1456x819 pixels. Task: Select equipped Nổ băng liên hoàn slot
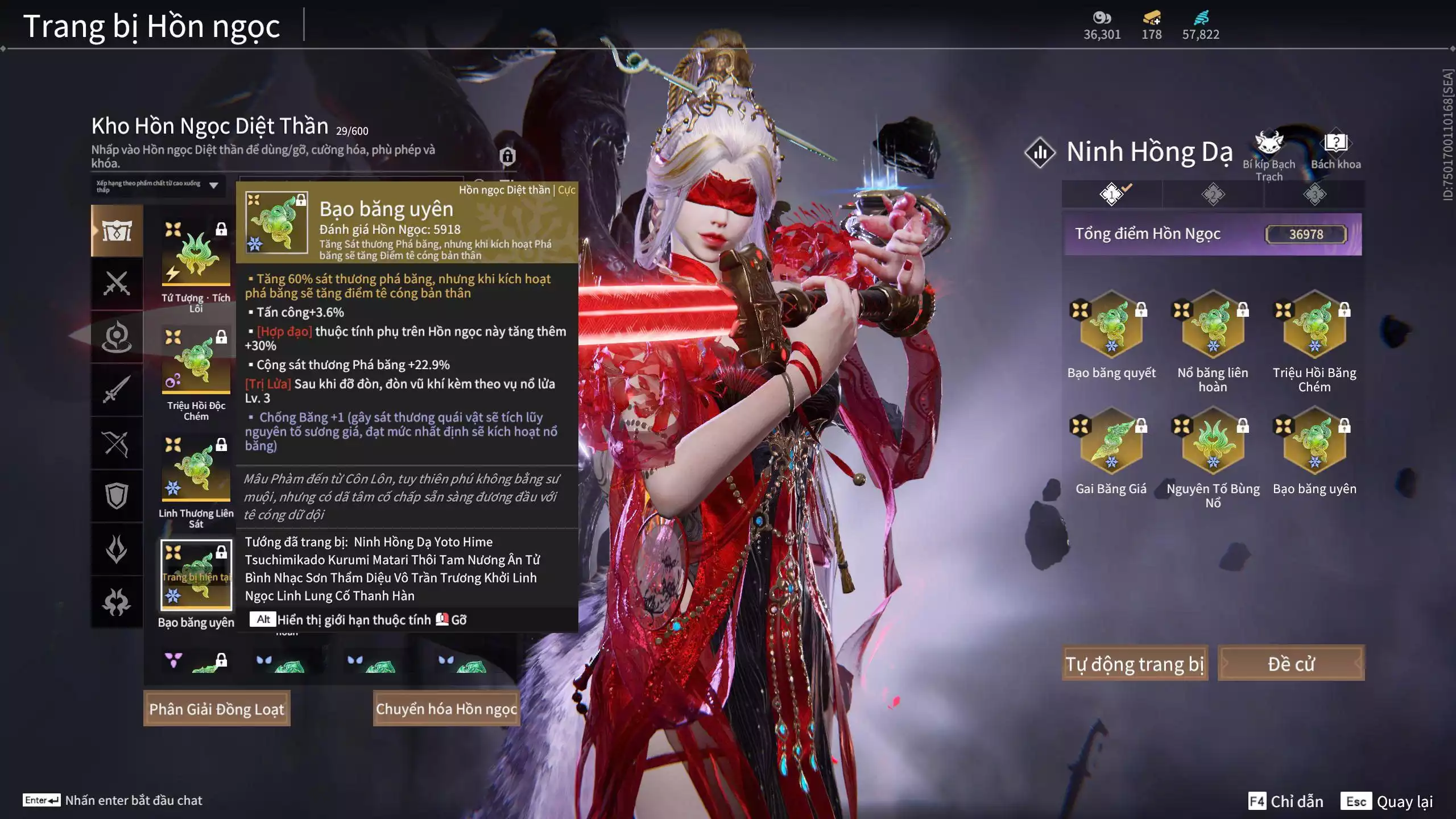[x=1213, y=325]
